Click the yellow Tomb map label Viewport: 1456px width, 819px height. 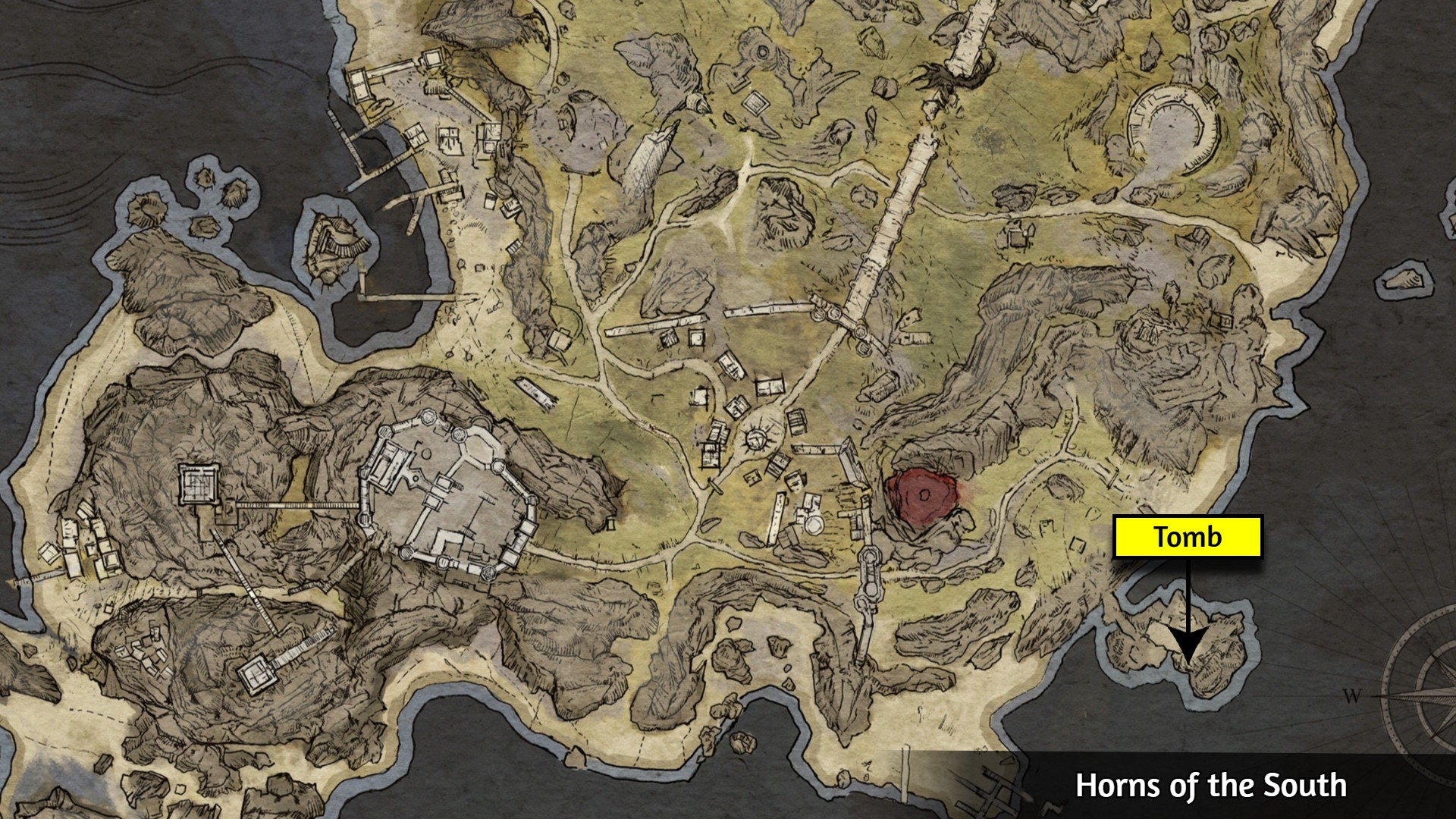point(1188,537)
